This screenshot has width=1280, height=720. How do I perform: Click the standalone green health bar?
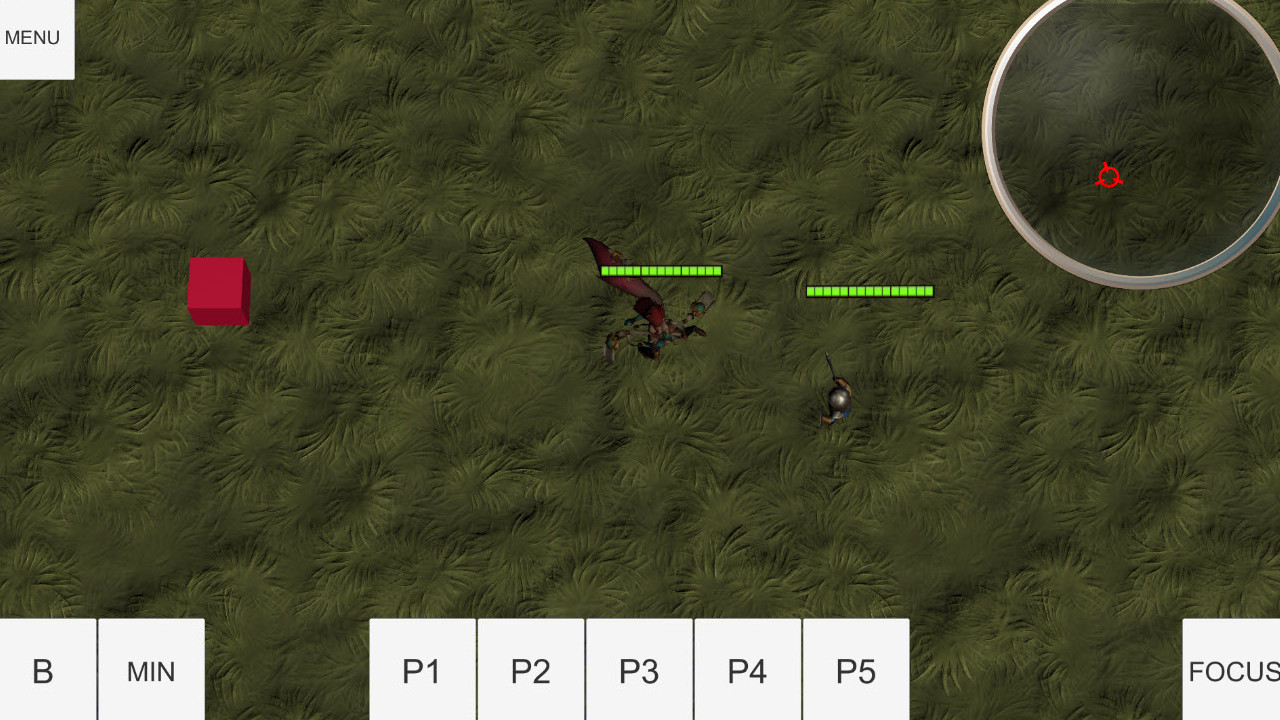(x=868, y=291)
